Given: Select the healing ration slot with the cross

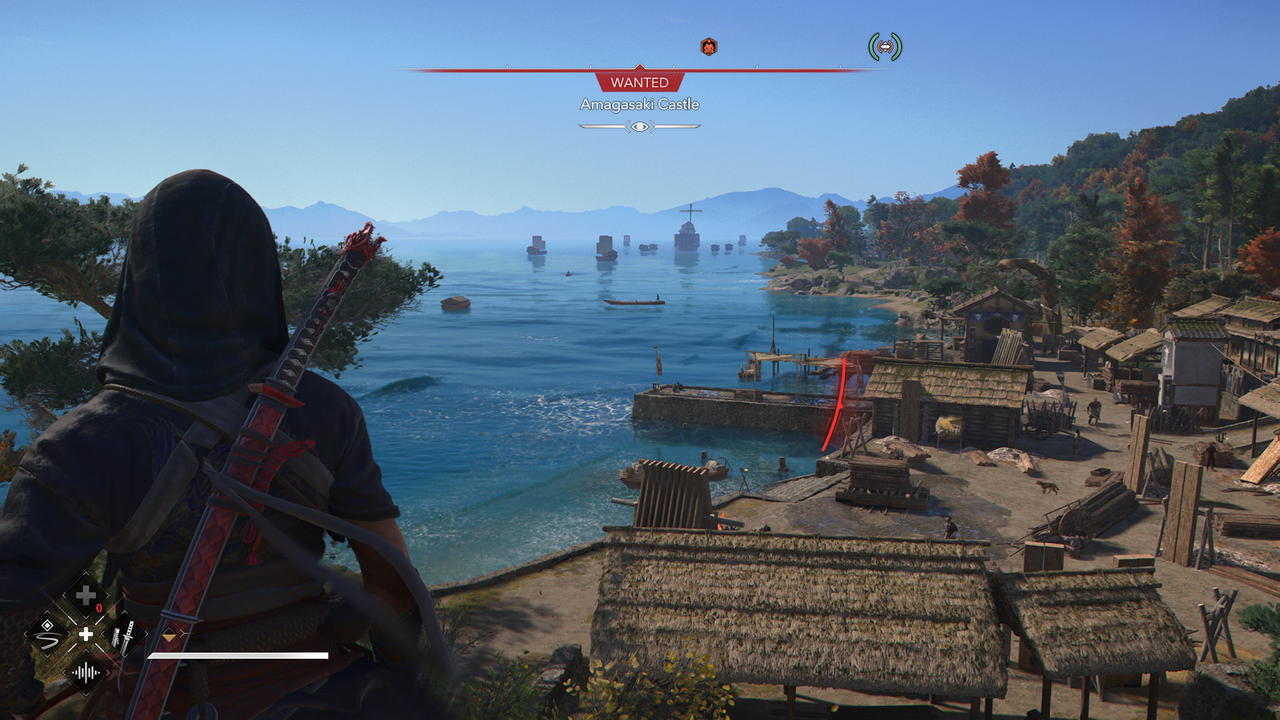Looking at the screenshot, I should 86,597.
